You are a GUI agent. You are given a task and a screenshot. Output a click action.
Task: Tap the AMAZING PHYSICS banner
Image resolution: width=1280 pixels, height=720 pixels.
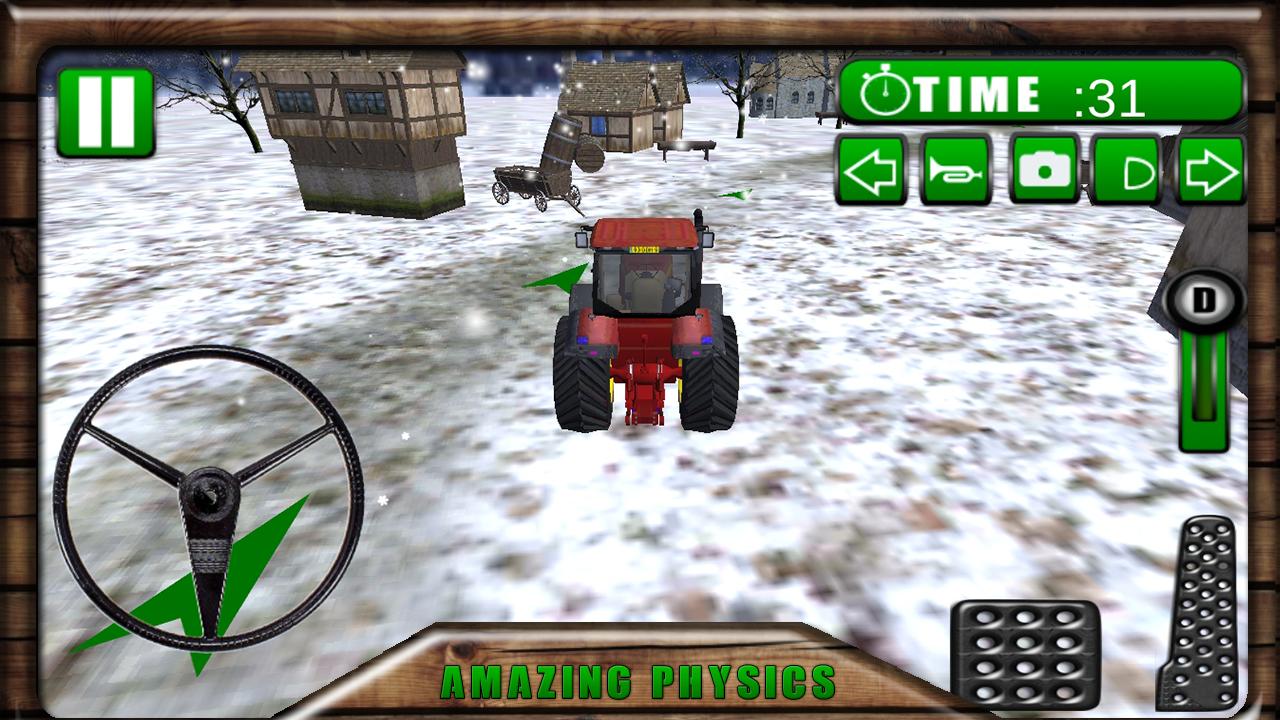[640, 685]
